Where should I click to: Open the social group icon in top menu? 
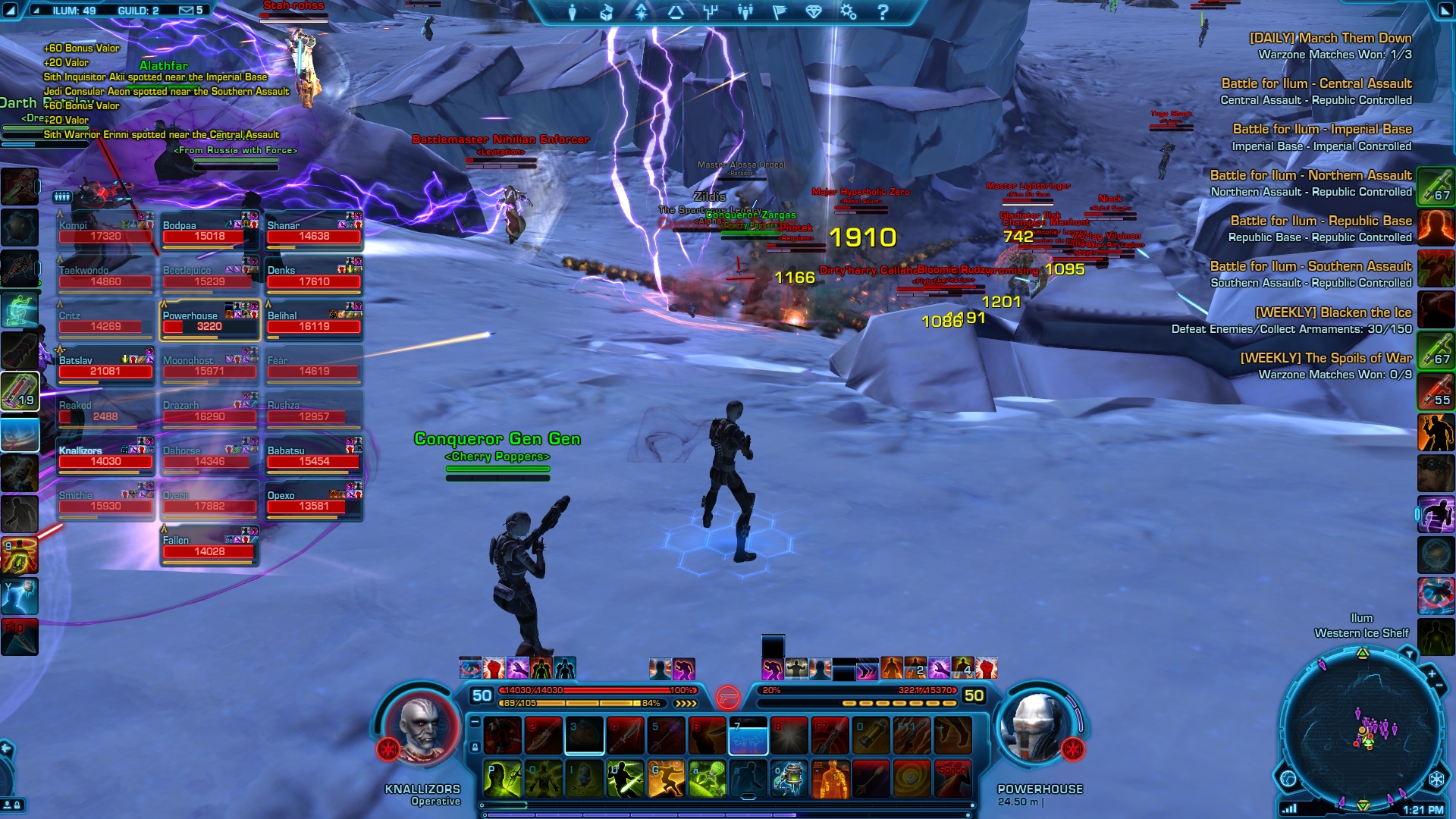click(745, 12)
